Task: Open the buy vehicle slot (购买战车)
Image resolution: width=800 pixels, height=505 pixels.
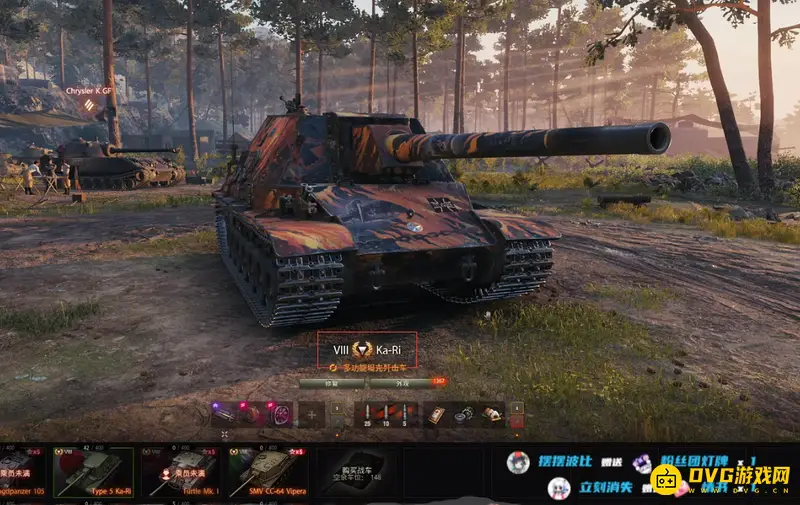Action: (358, 472)
